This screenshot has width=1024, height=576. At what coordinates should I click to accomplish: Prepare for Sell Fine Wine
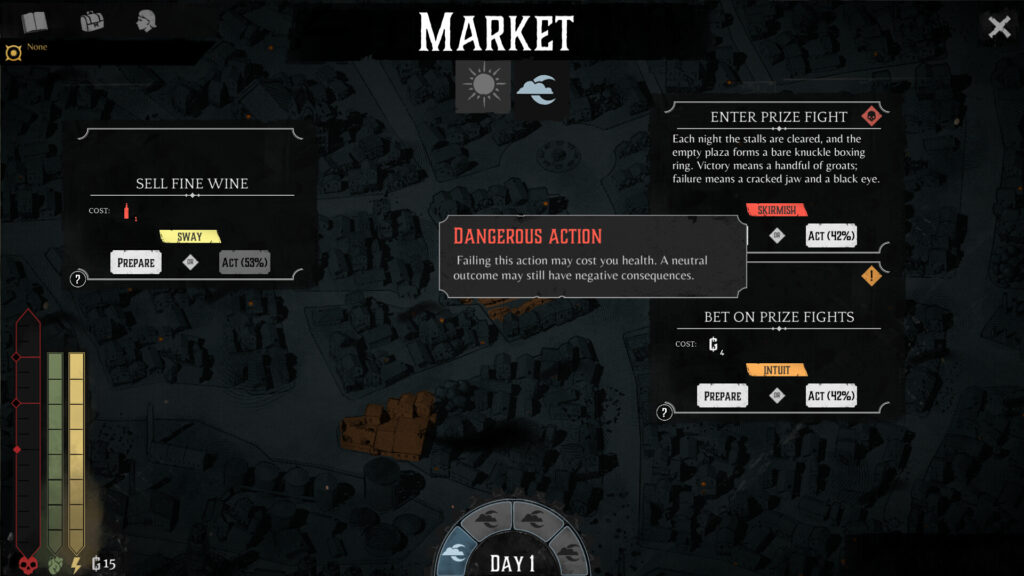[135, 262]
